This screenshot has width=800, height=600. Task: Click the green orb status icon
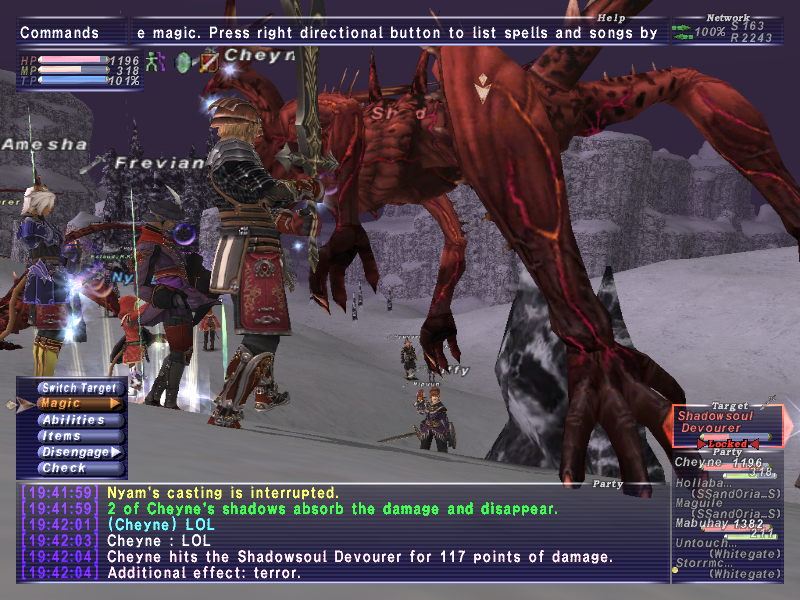click(183, 62)
